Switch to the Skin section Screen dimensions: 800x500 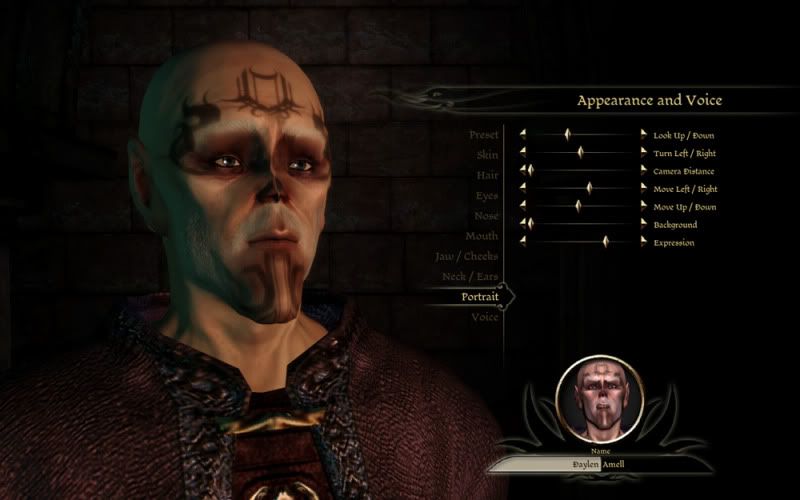click(x=487, y=155)
